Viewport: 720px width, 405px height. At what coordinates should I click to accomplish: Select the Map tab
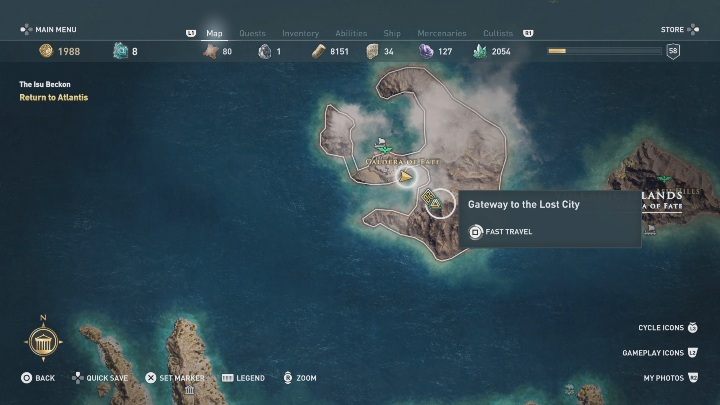tap(214, 33)
